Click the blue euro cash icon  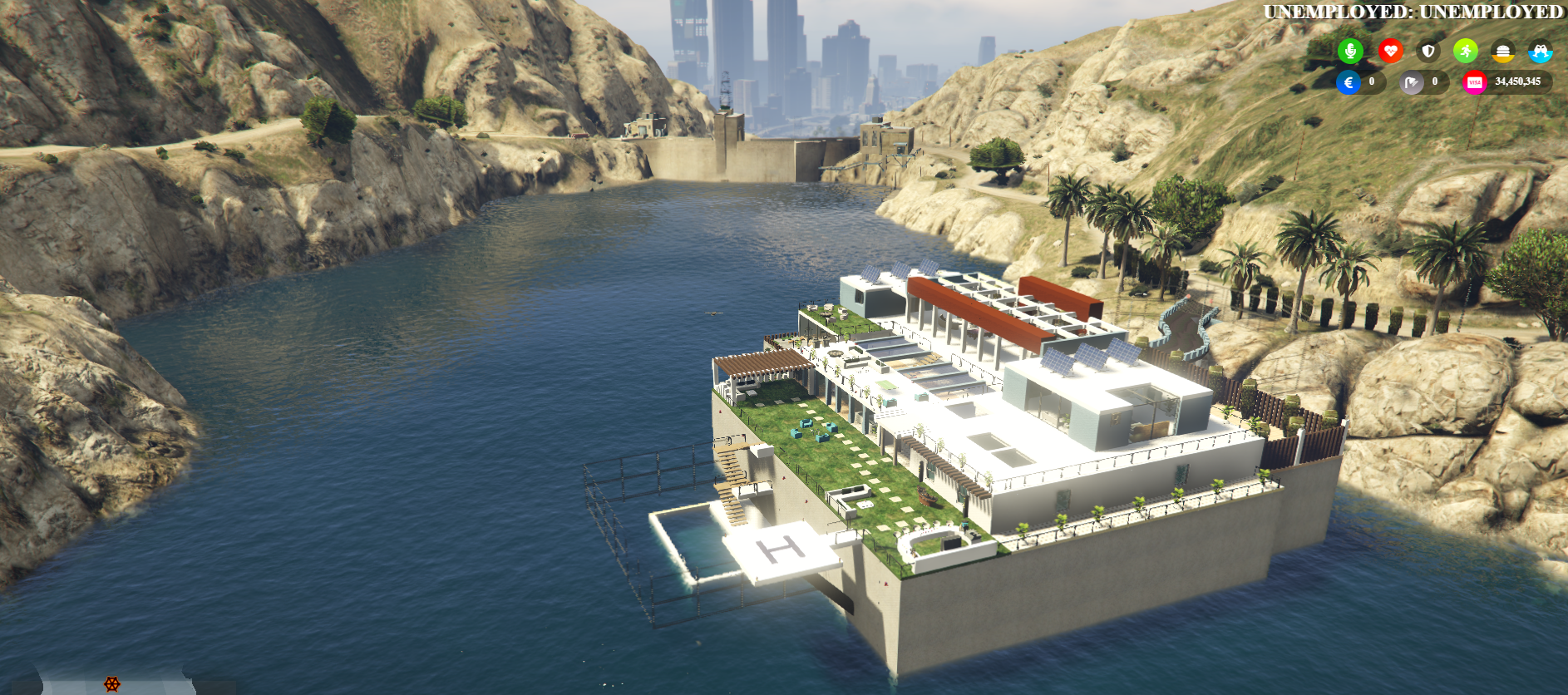1349,82
